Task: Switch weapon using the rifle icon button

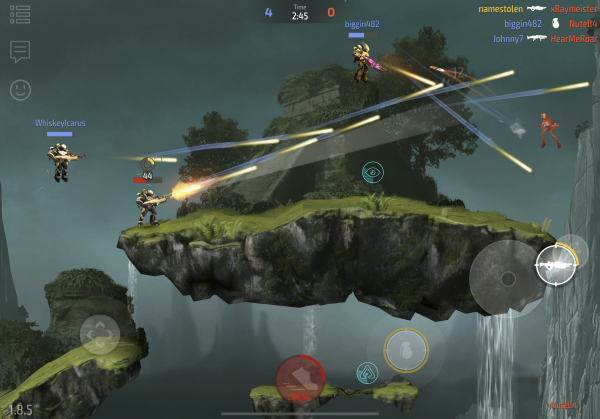Action: tap(556, 263)
